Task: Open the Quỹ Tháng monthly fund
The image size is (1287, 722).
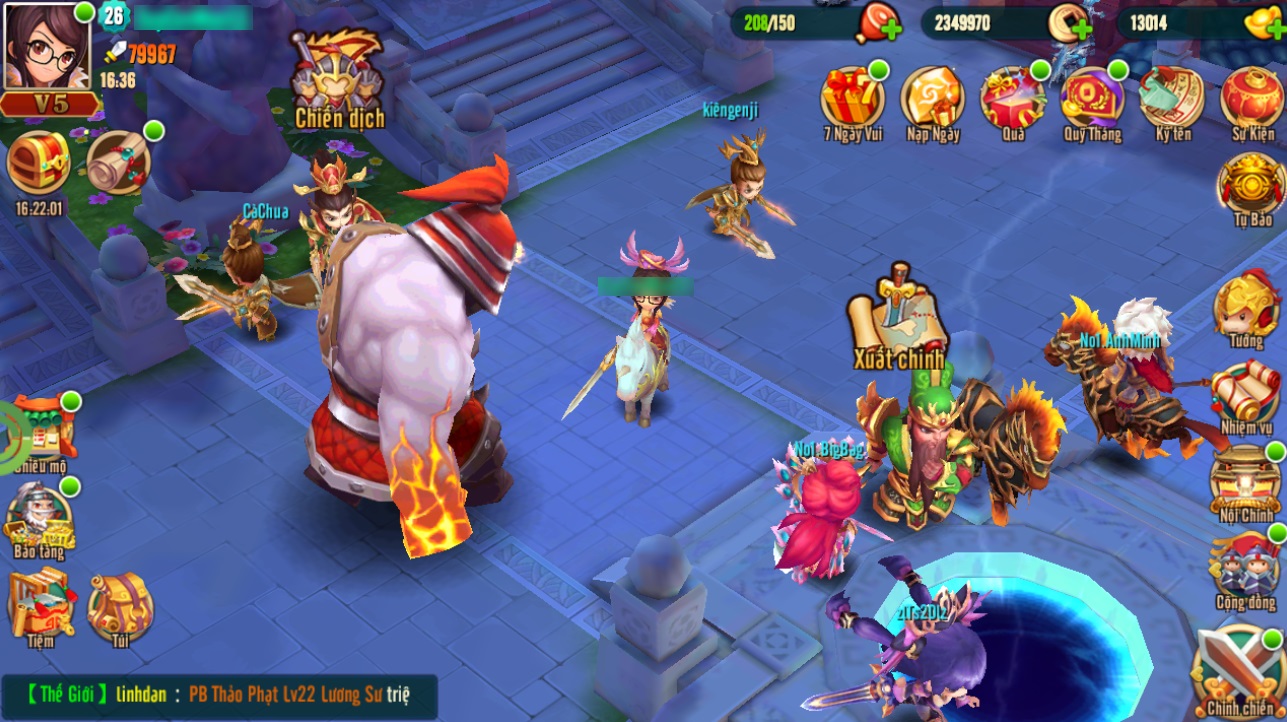Action: click(x=1092, y=101)
